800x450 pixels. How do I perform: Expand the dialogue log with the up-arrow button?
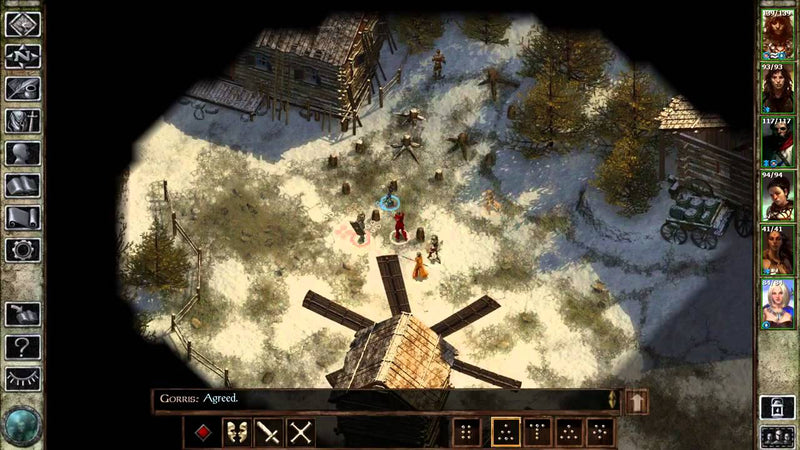click(636, 401)
